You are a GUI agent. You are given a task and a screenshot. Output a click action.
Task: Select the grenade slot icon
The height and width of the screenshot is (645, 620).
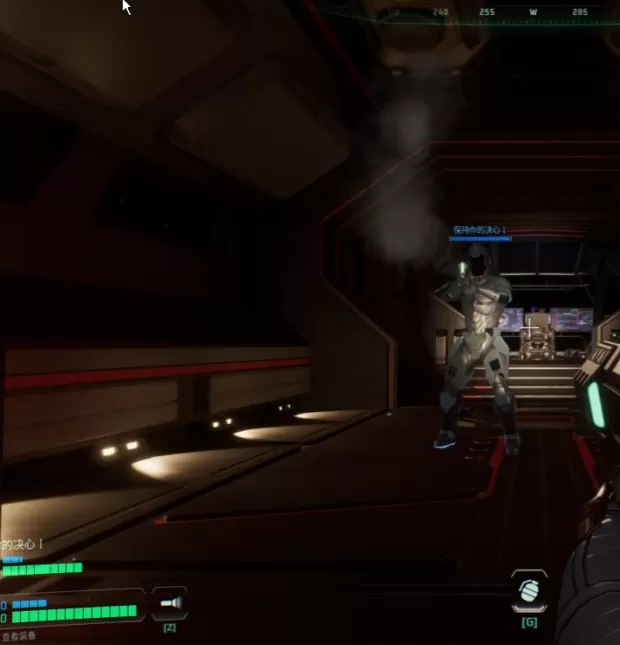528,591
